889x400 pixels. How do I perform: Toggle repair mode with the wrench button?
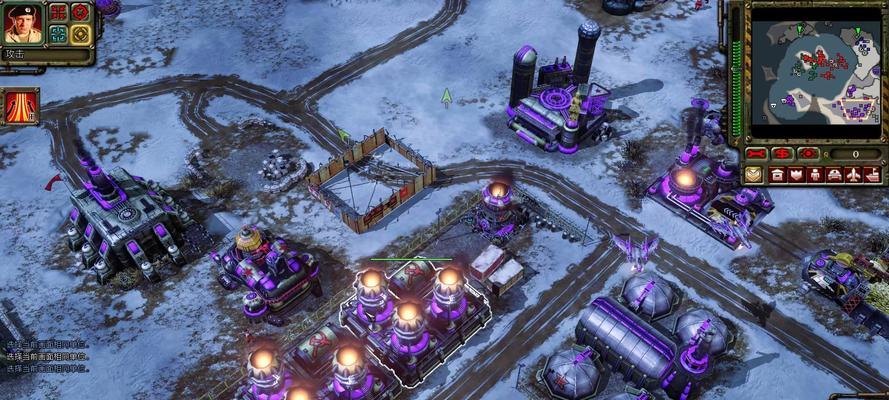point(757,154)
